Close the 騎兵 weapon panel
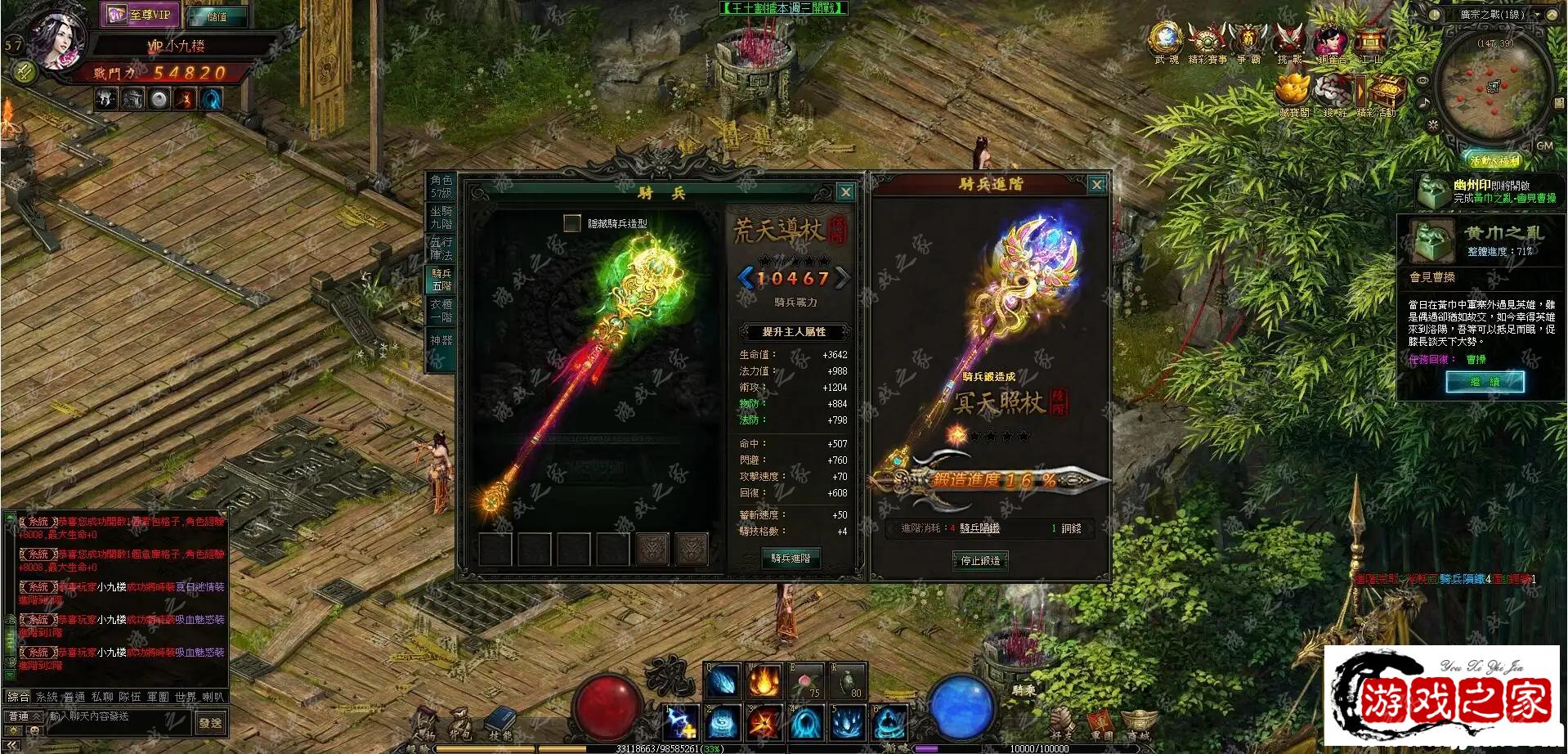Image resolution: width=1568 pixels, height=754 pixels. (845, 192)
